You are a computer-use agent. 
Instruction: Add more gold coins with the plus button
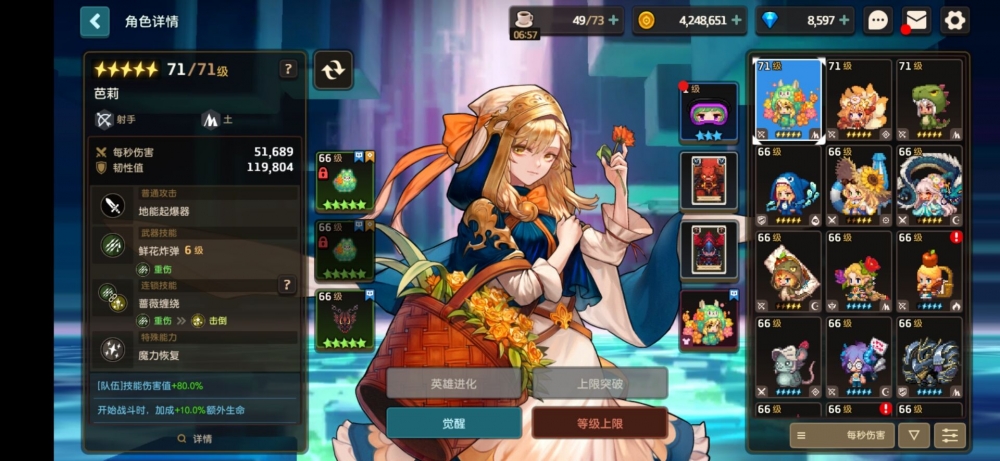736,20
